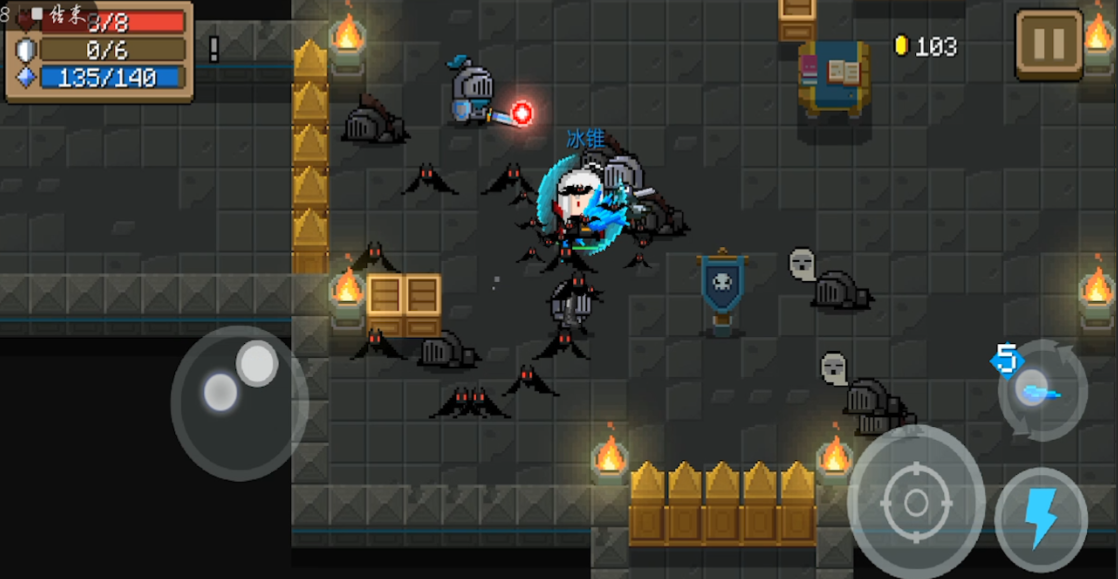Pause the game

coord(1049,45)
